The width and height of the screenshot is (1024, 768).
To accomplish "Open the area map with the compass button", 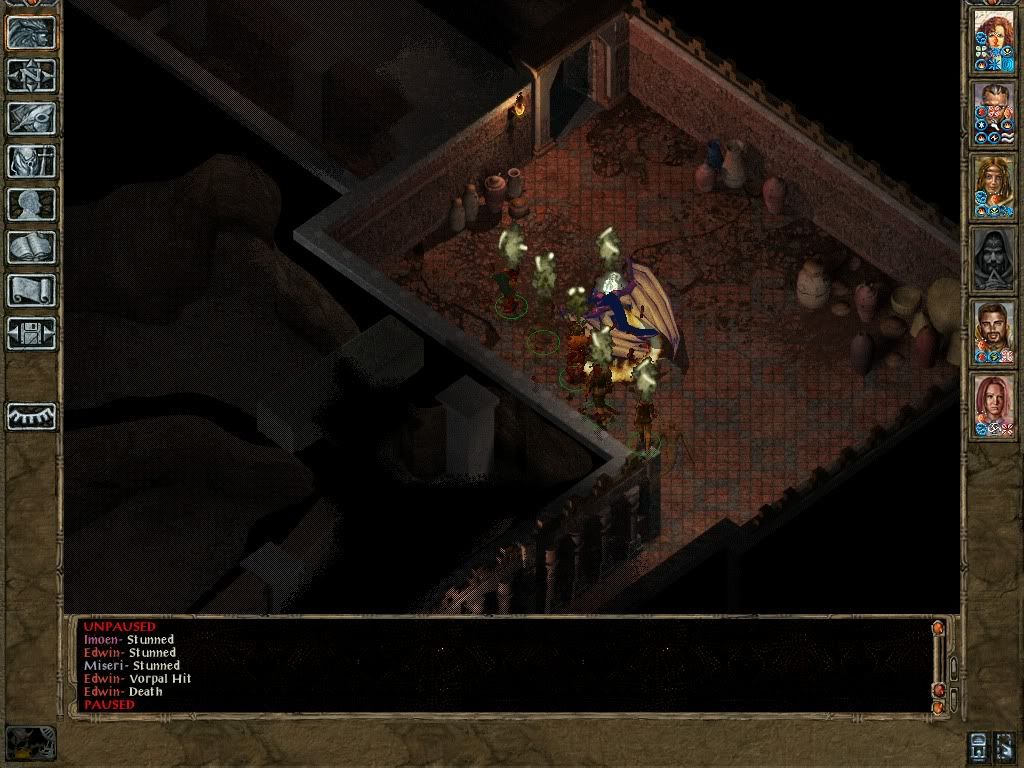I will tap(31, 75).
